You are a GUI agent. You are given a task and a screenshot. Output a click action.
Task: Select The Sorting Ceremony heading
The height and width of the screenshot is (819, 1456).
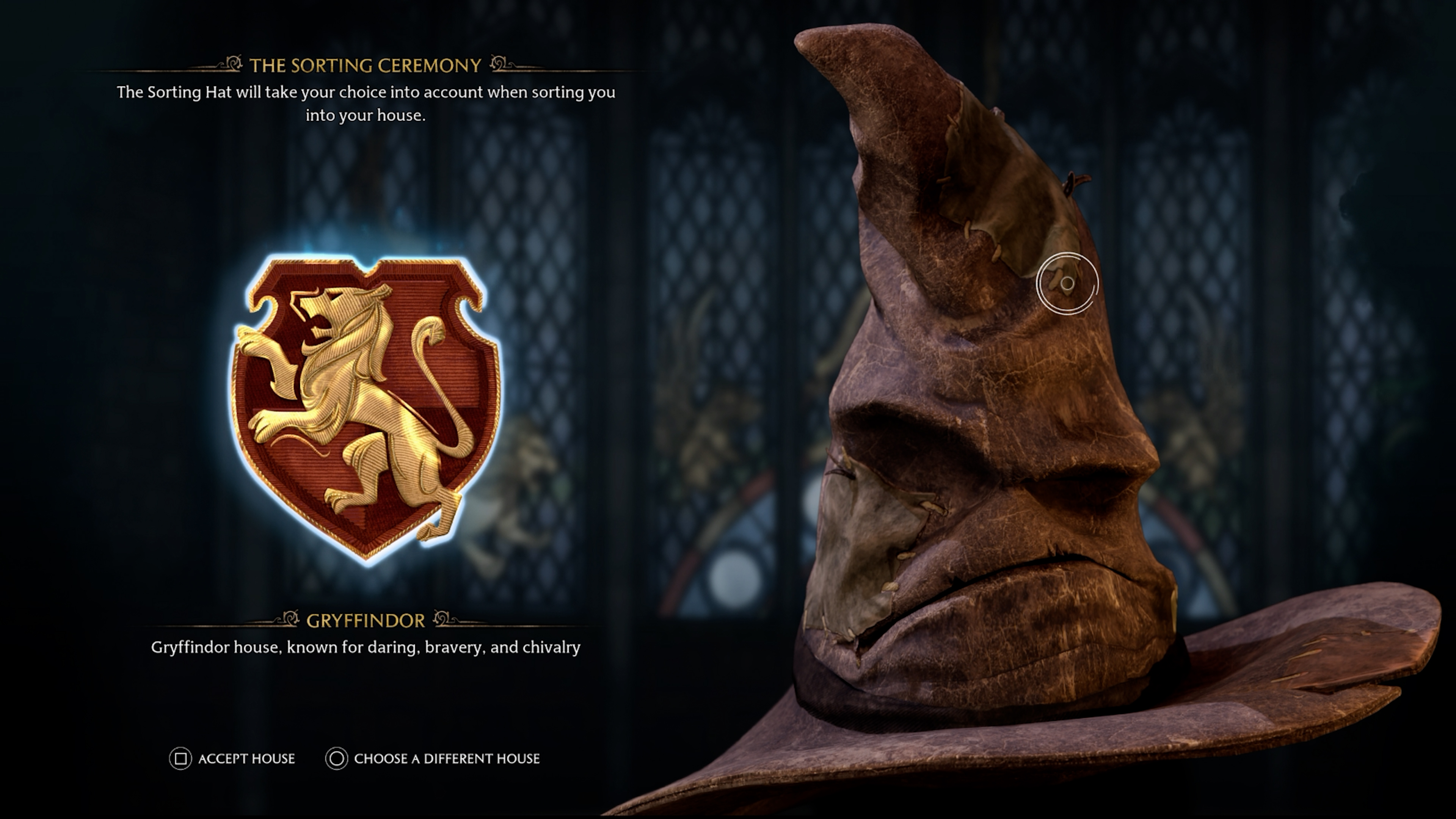[x=364, y=65]
